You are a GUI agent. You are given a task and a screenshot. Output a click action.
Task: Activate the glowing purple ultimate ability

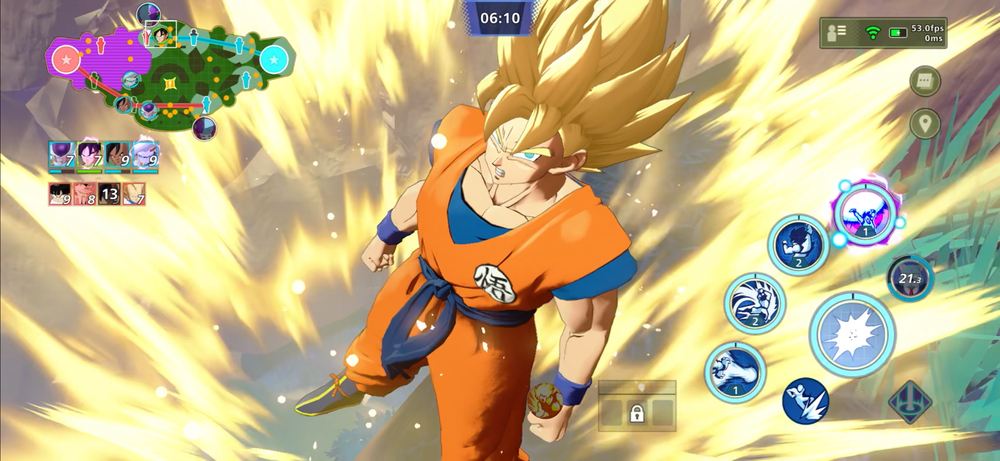[x=864, y=214]
